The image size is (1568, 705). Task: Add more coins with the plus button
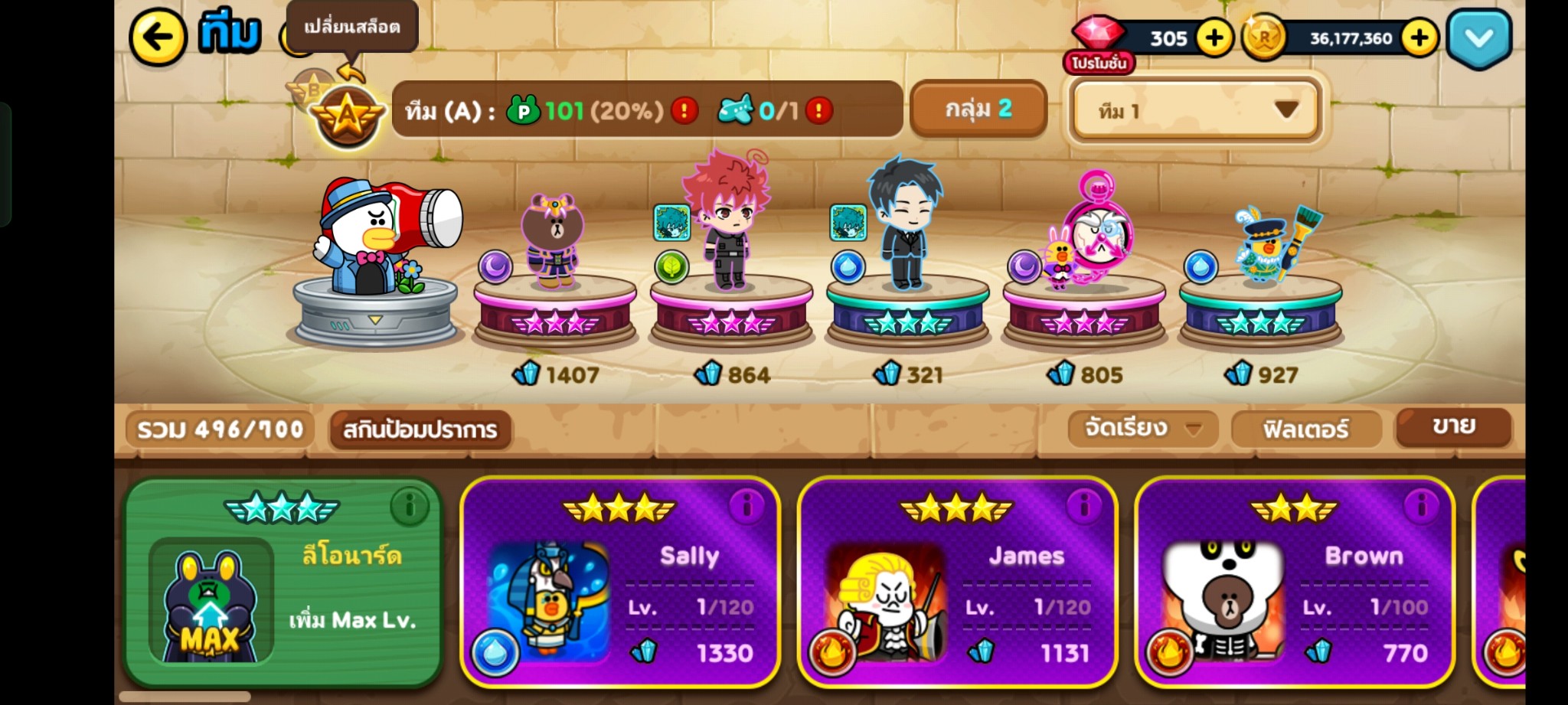[x=1419, y=38]
